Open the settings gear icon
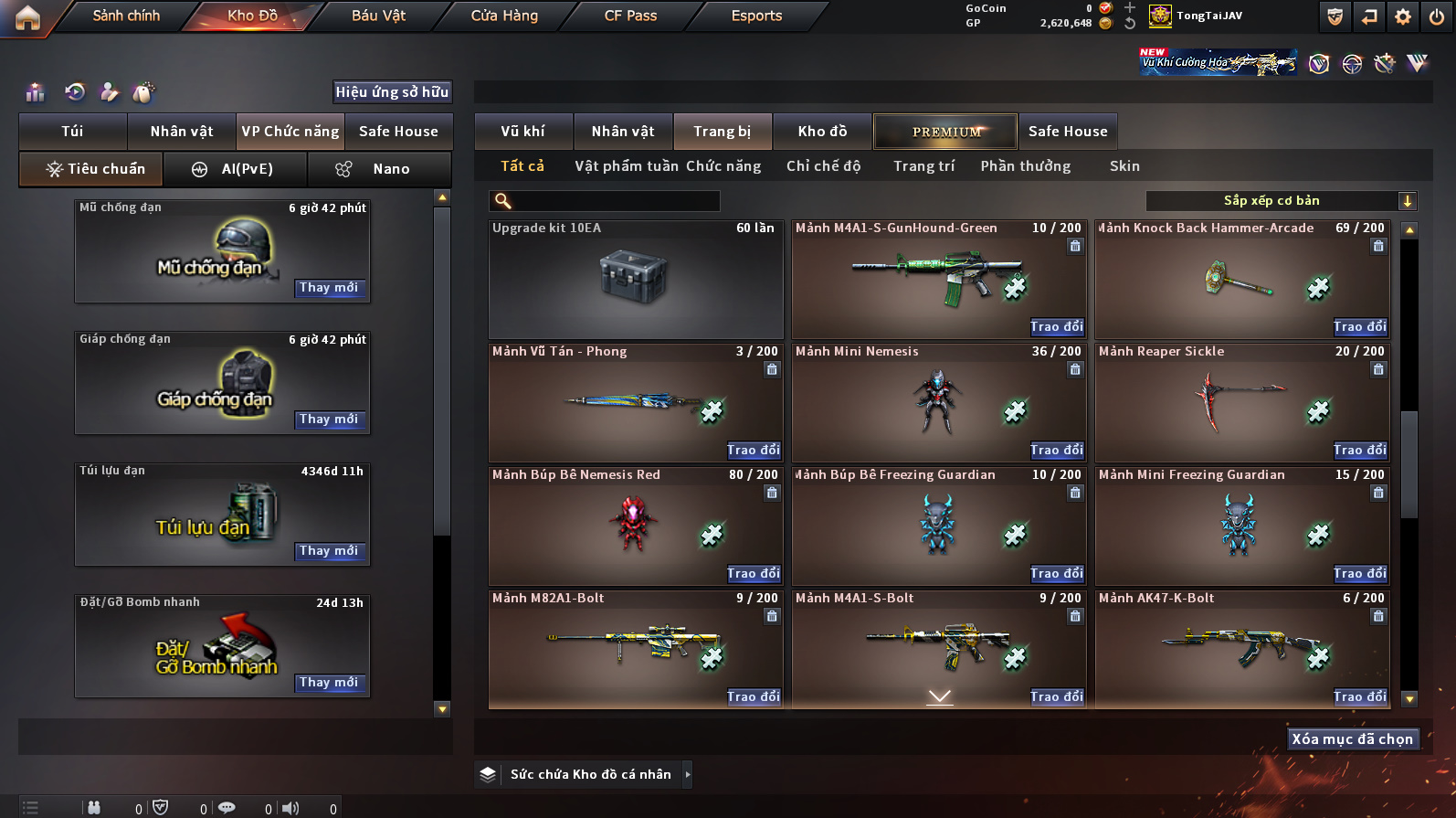Image resolution: width=1456 pixels, height=818 pixels. point(1403,16)
